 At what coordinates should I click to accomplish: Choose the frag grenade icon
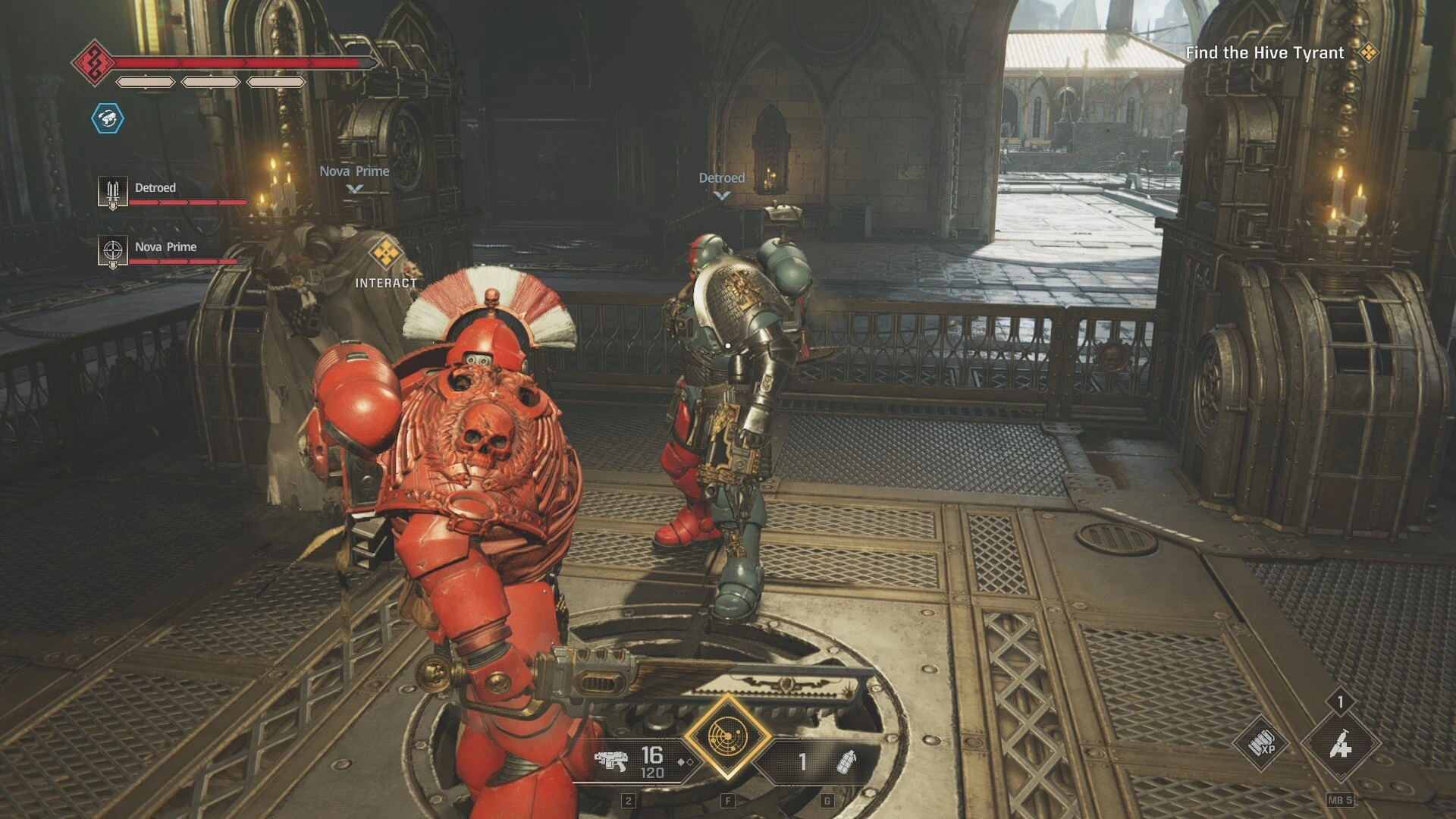846,761
